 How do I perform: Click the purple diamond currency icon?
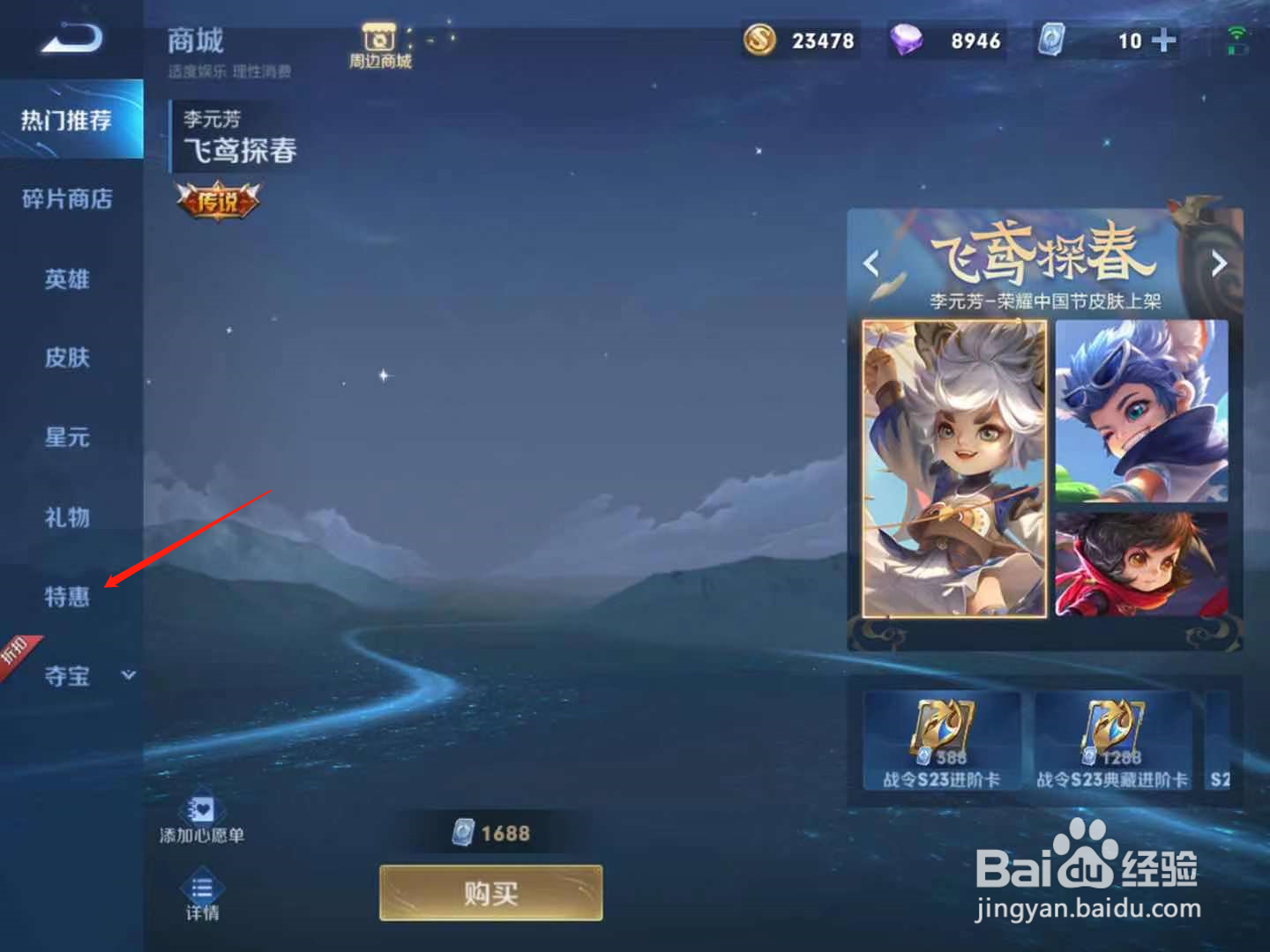coord(910,40)
